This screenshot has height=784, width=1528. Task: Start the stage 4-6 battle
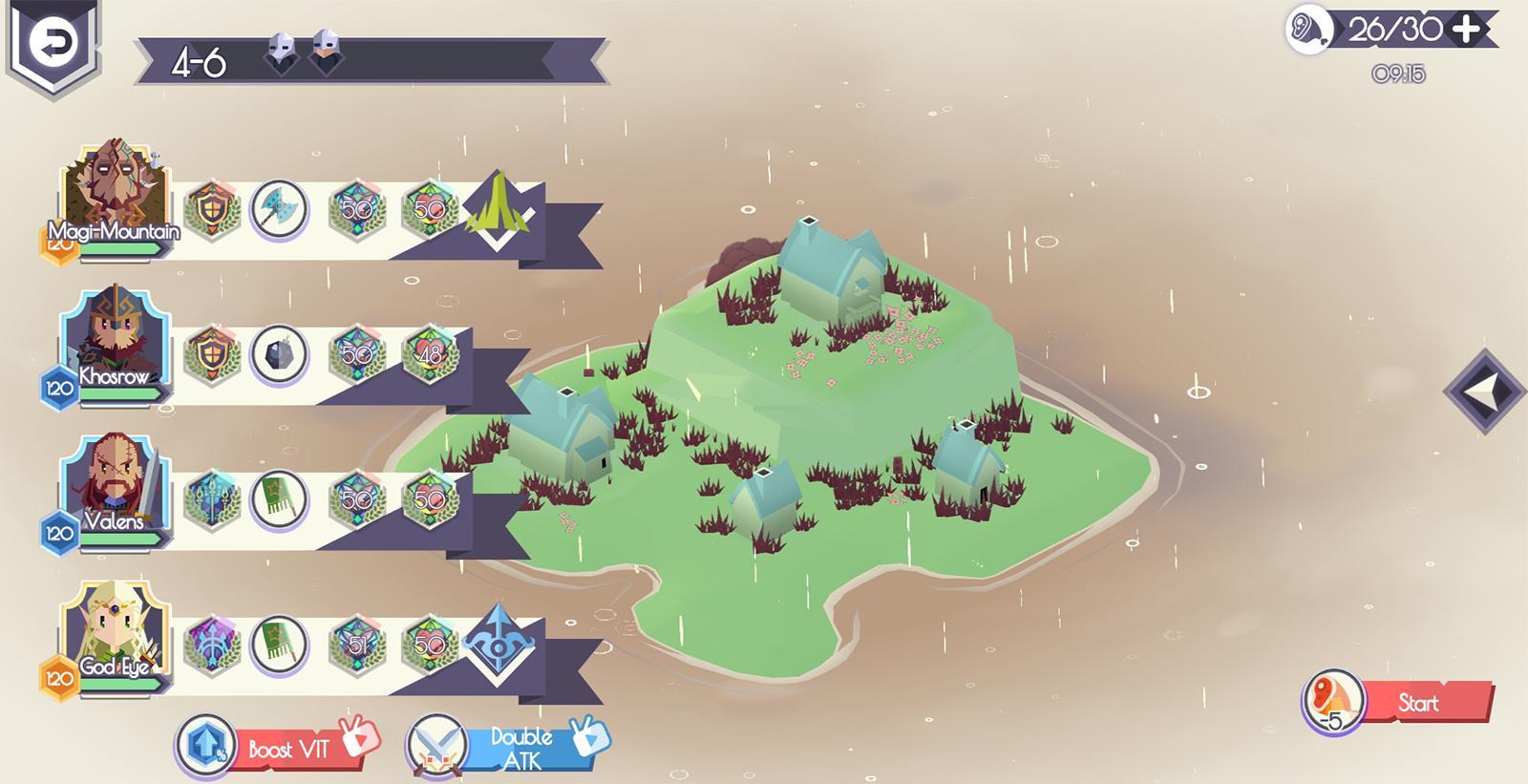point(1417,704)
